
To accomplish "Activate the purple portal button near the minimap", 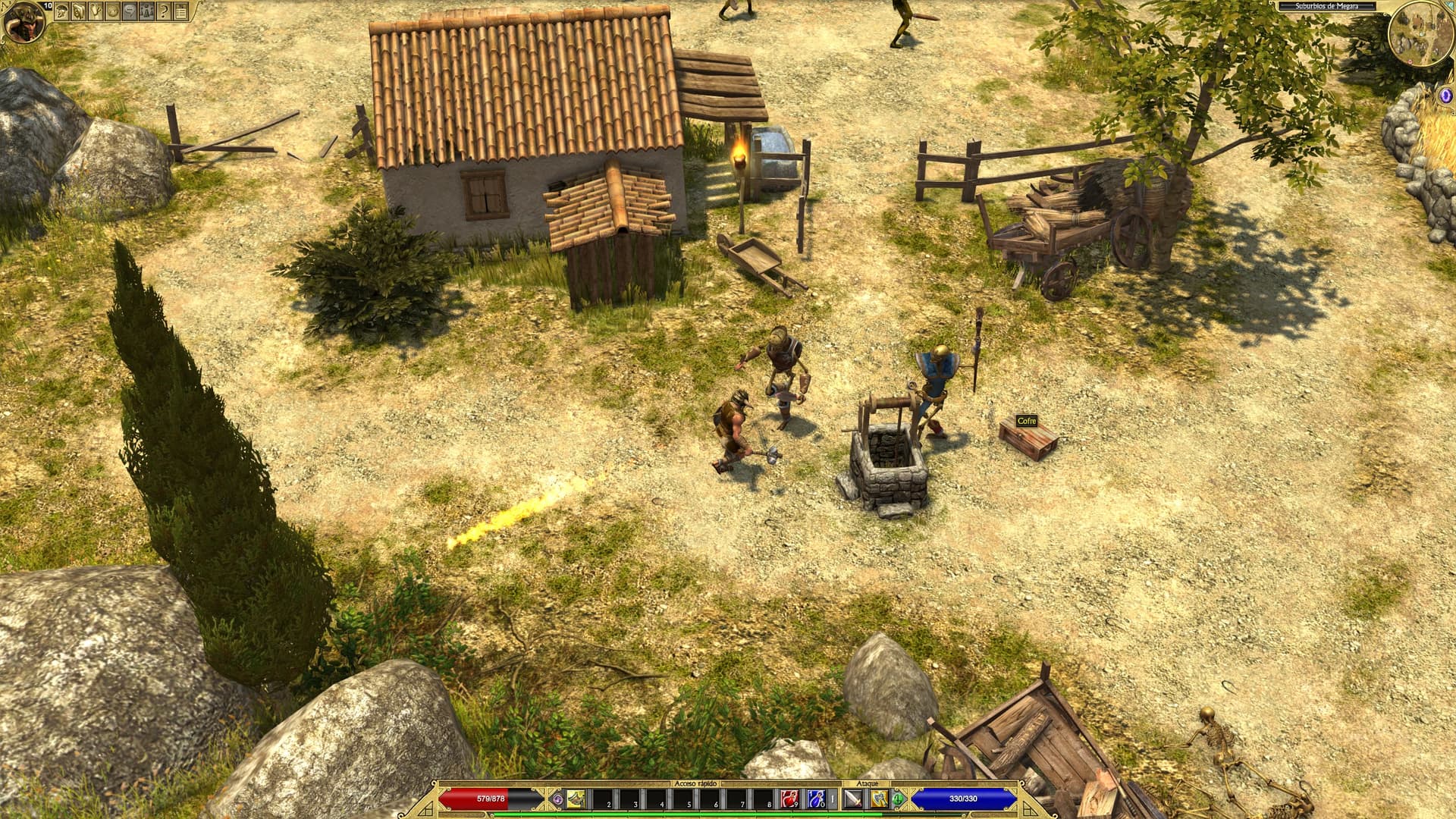I will pyautogui.click(x=1445, y=96).
